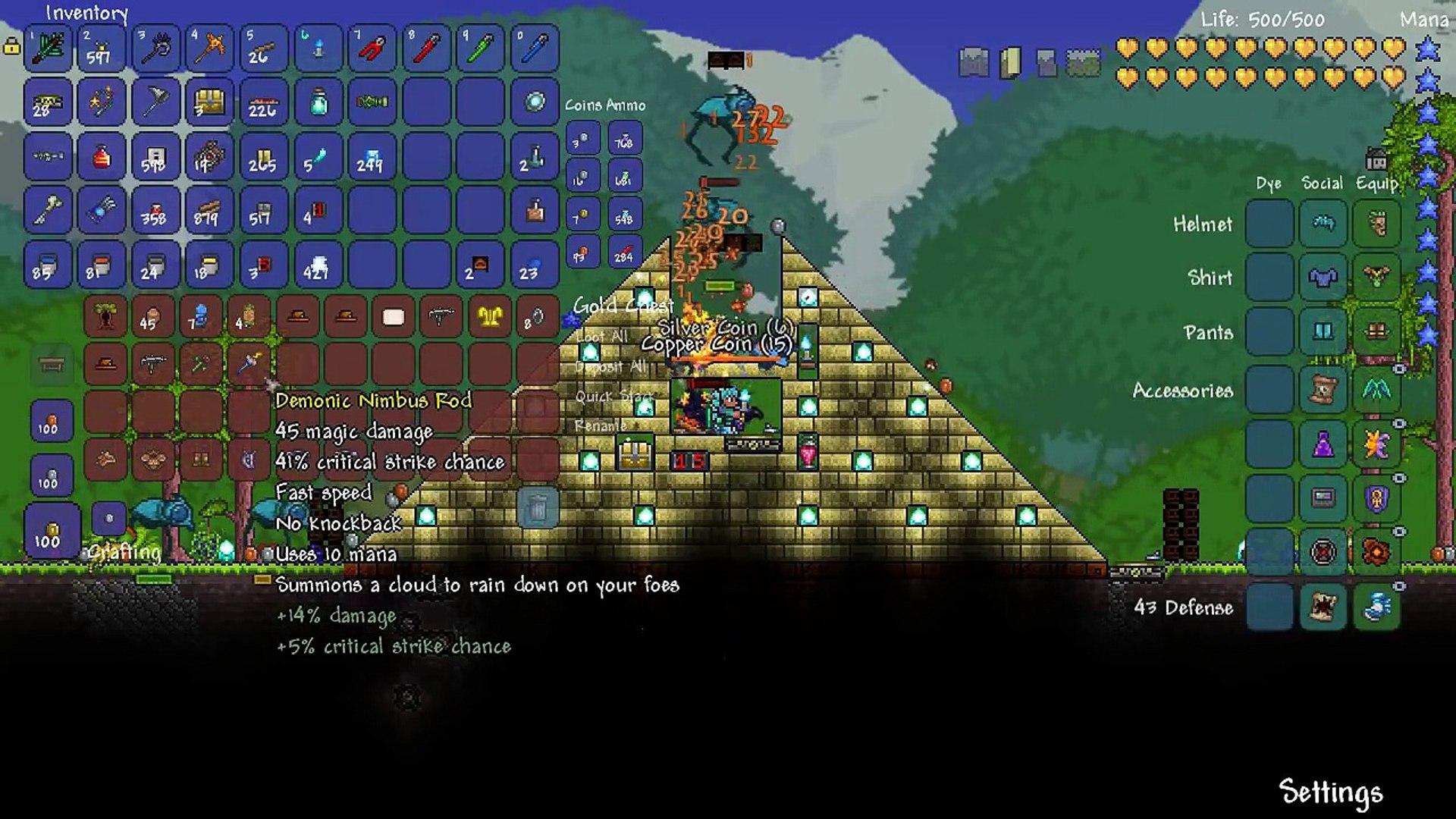This screenshot has height=819, width=1456.
Task: Select the red potion flask inventory slot
Action: tap(101, 156)
